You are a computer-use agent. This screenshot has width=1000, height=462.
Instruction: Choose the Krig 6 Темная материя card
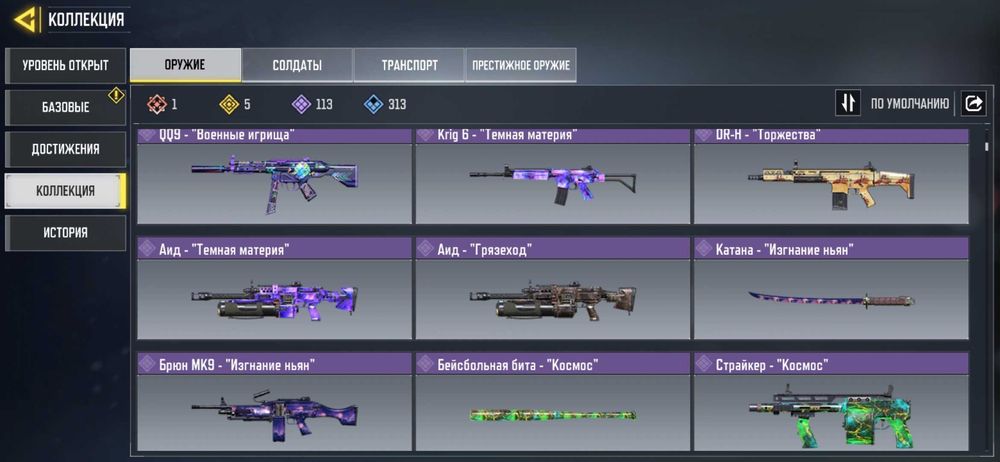pyautogui.click(x=552, y=178)
